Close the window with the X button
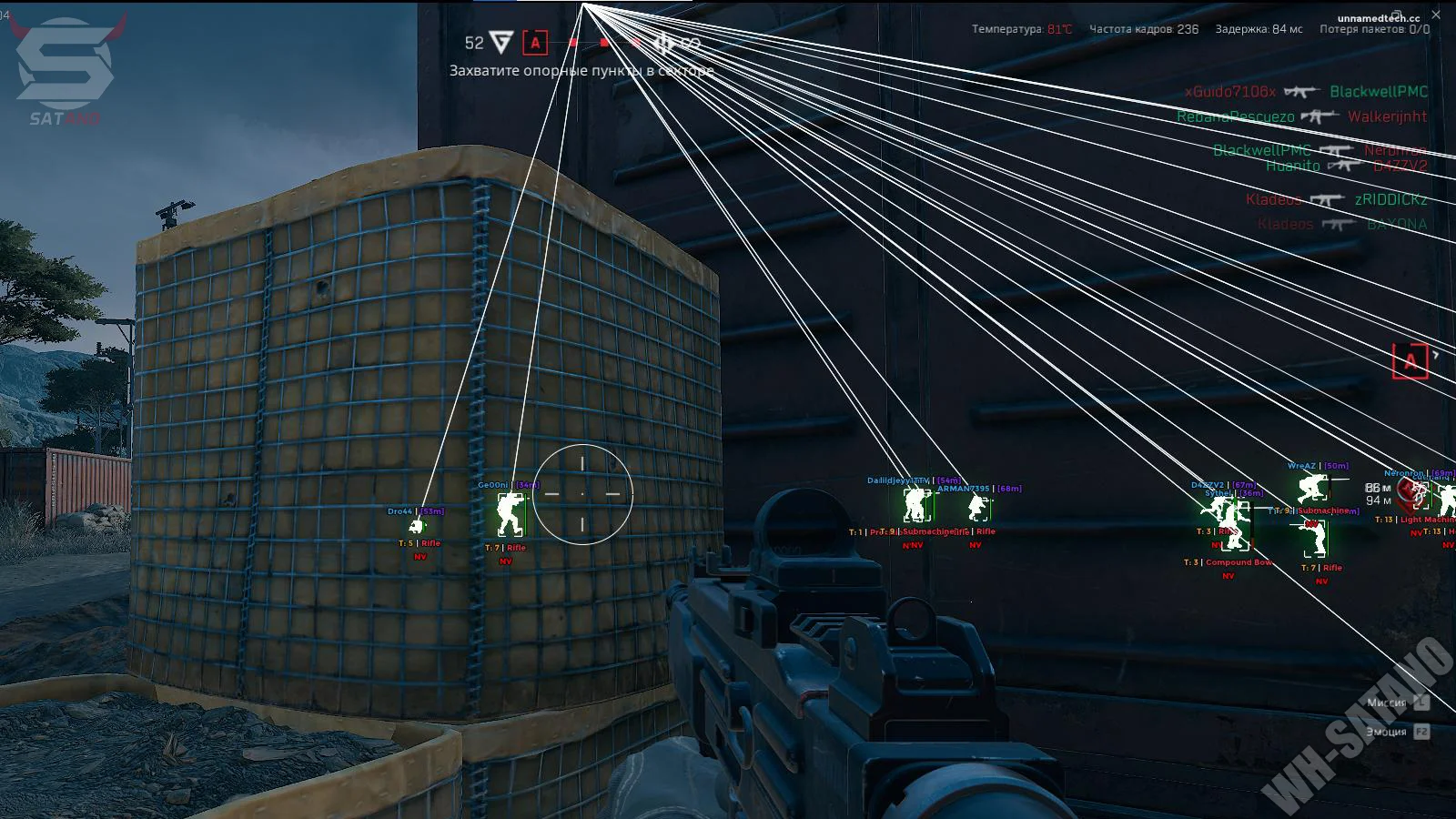1456x819 pixels. [1437, 15]
